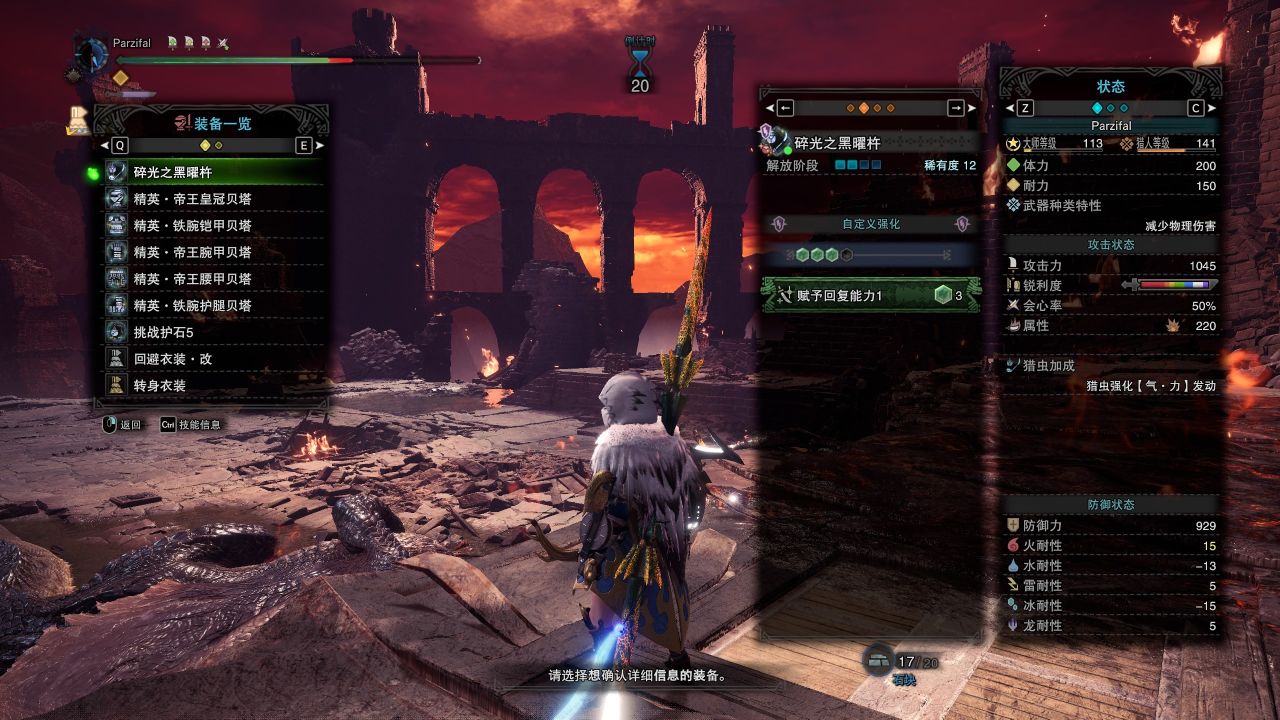Screen dimensions: 1280x720
Task: Go to previous equipment detail page arrow
Action: click(784, 108)
